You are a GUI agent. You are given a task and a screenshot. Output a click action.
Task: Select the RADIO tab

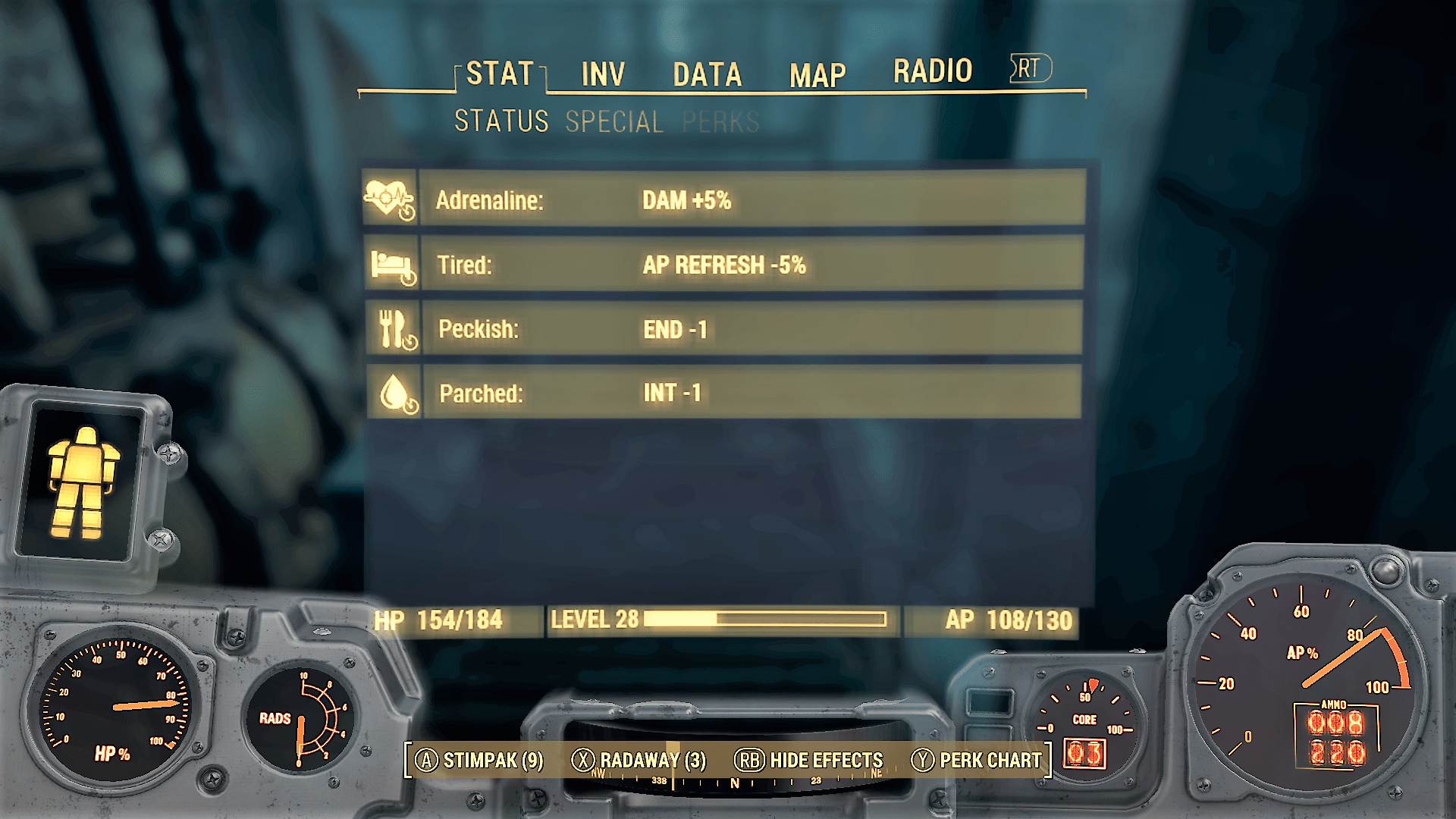click(932, 71)
